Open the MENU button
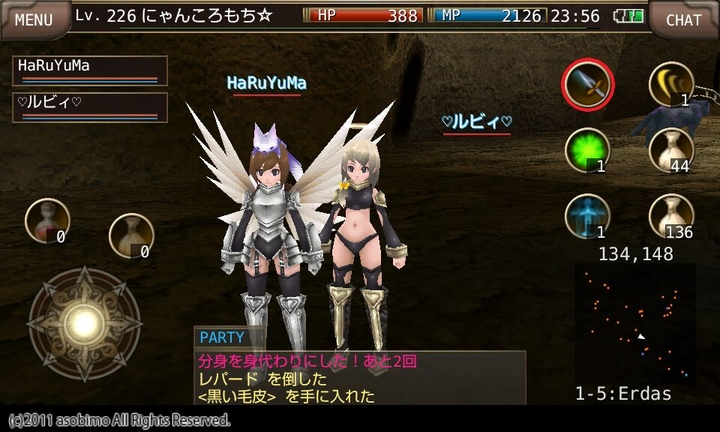This screenshot has width=720, height=432. (x=34, y=18)
